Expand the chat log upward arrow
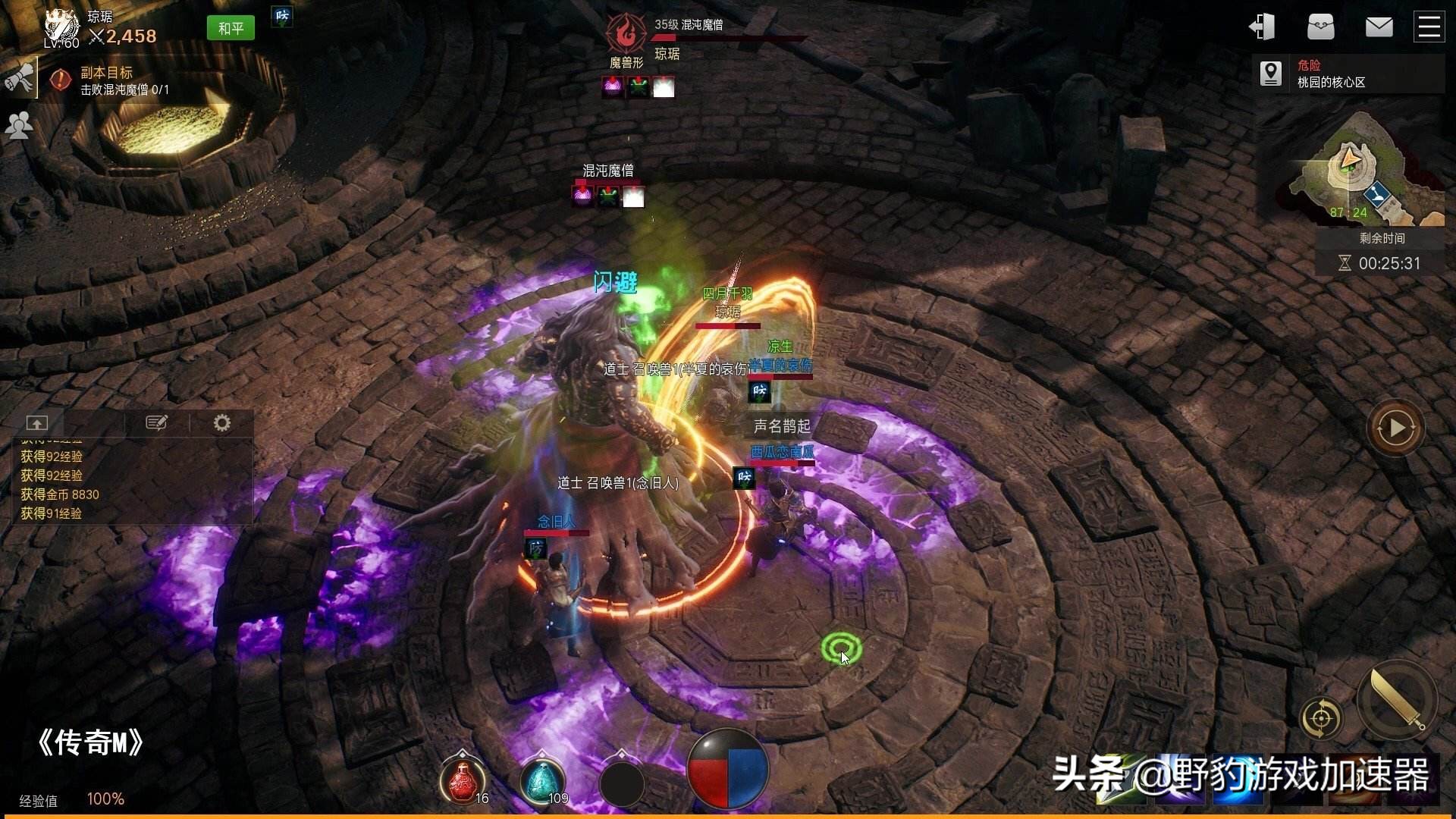The width and height of the screenshot is (1456, 819). click(x=36, y=422)
